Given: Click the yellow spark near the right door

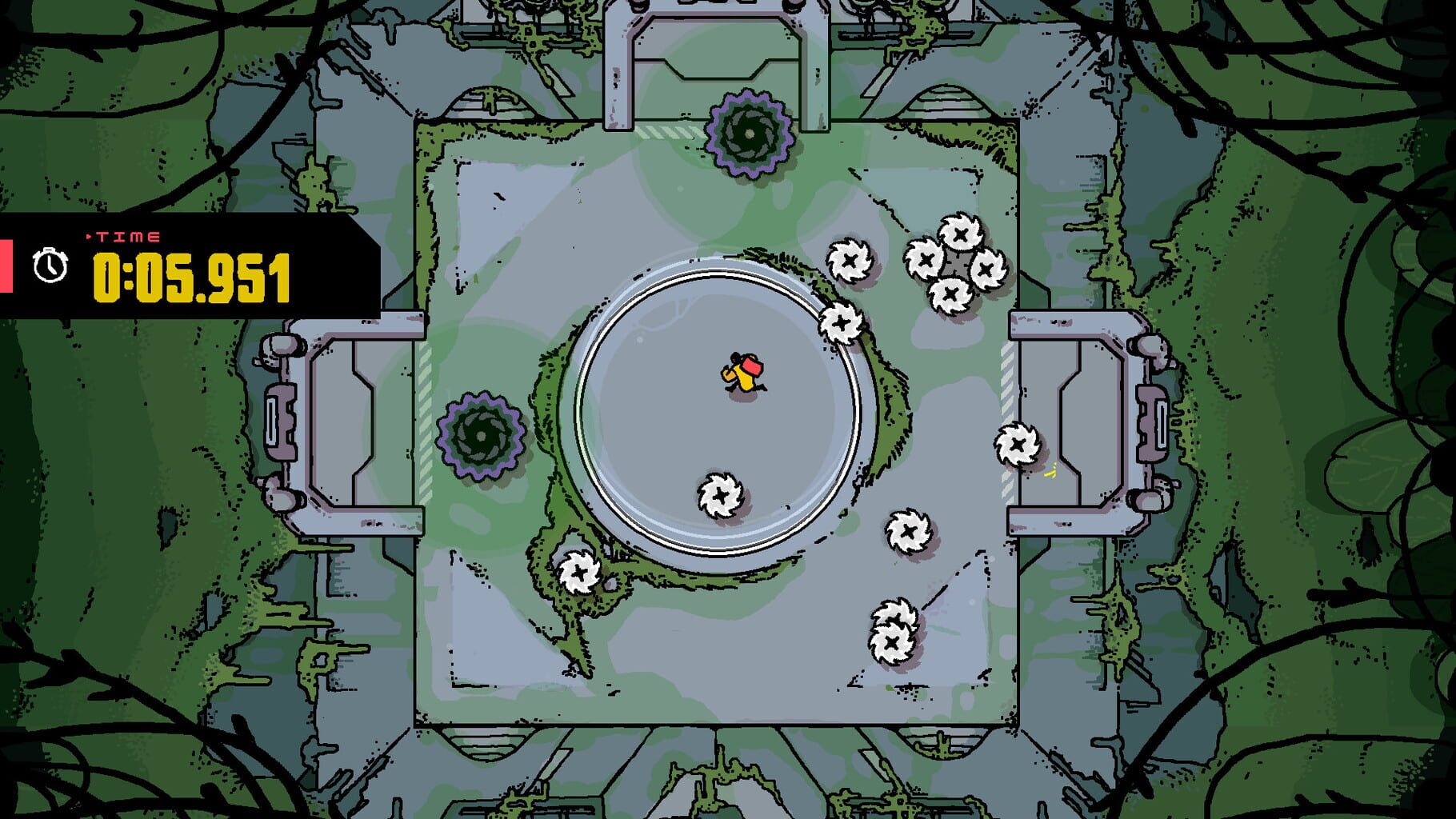Looking at the screenshot, I should tap(1050, 472).
